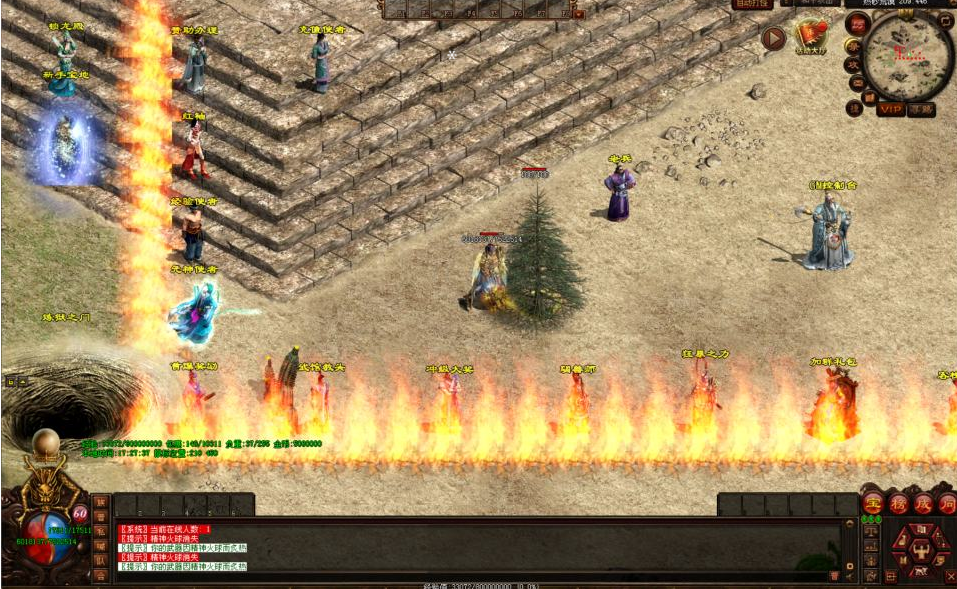Select the 喊 shout chat channel
This screenshot has width=957, height=589.
coord(100,545)
